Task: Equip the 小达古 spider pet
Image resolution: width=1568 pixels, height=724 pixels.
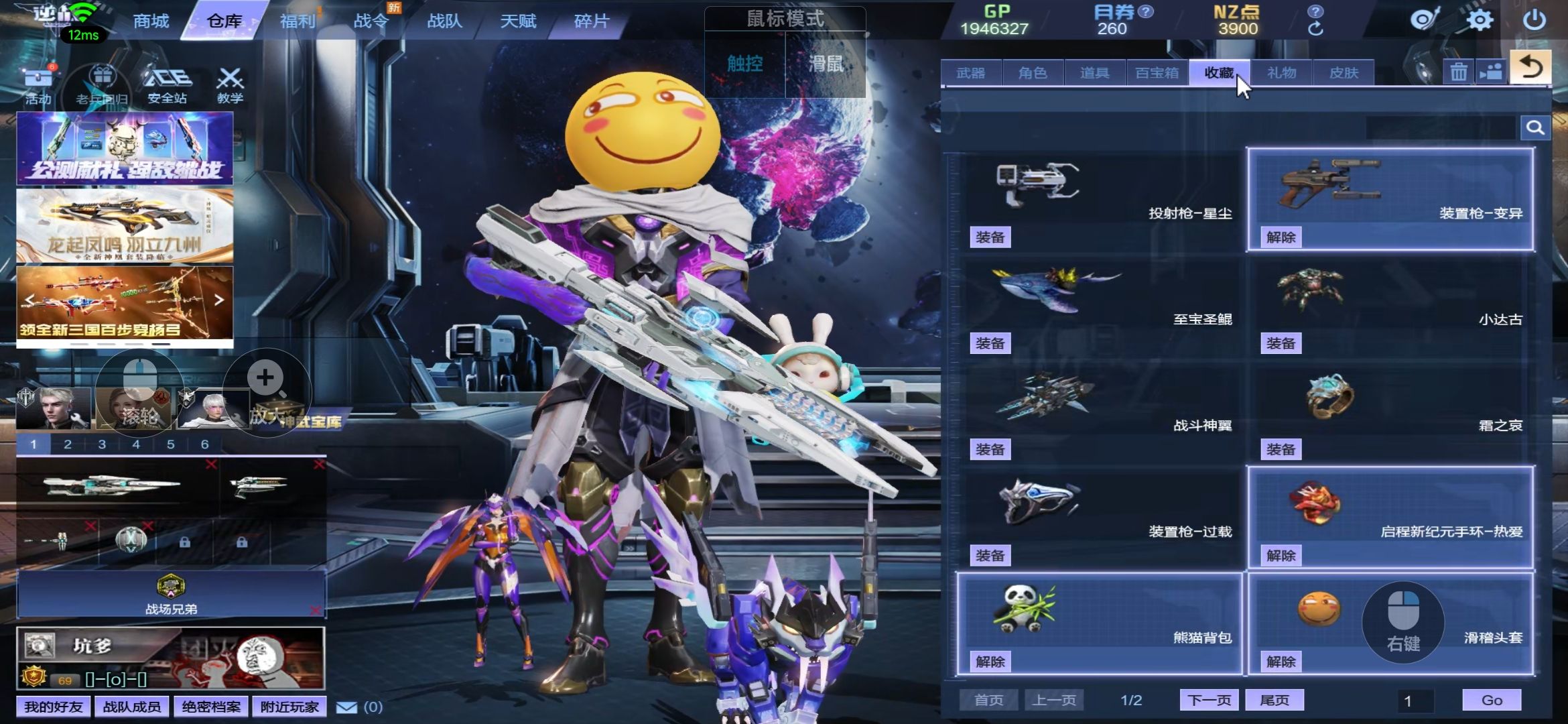Action: (x=1281, y=344)
